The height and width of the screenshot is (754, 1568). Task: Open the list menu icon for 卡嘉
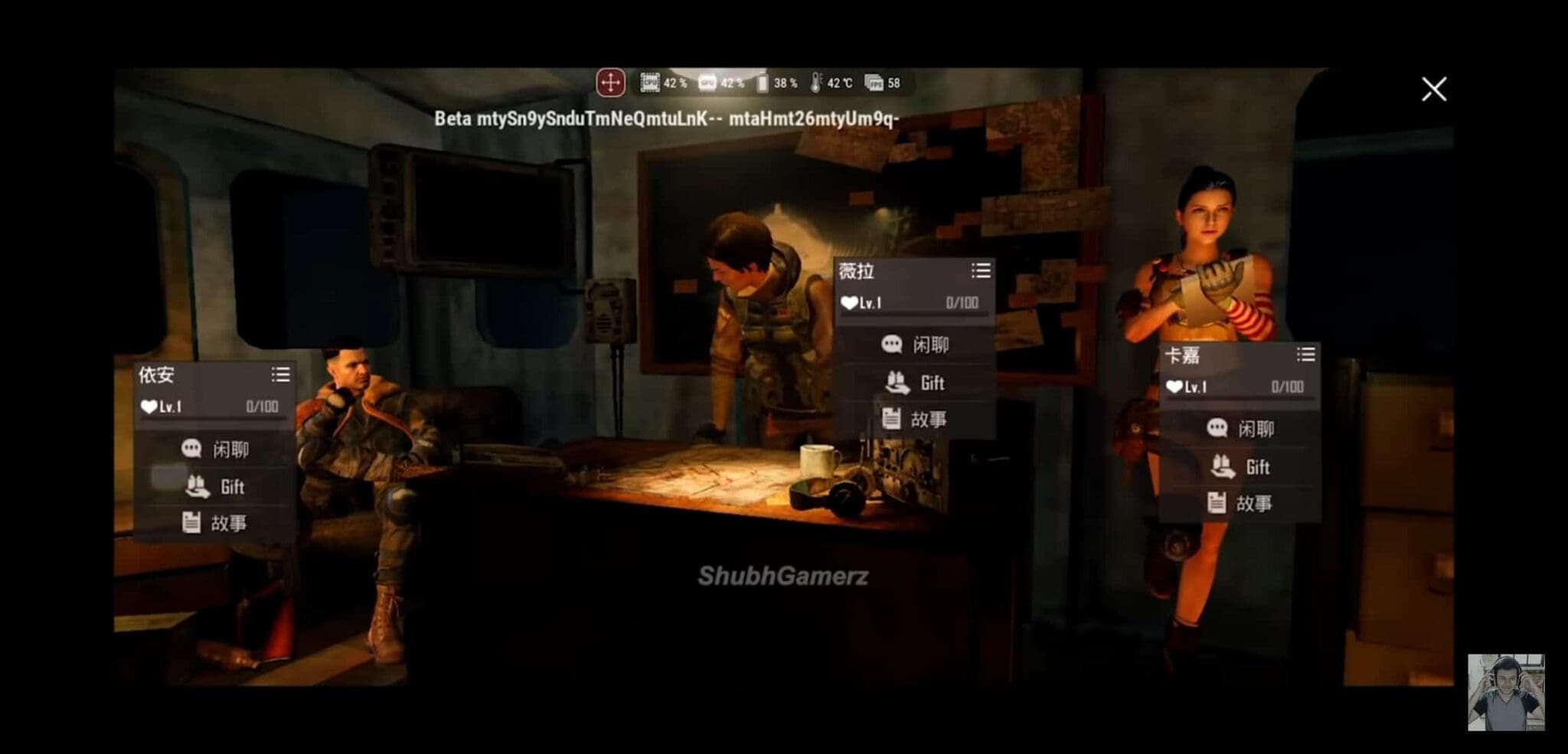point(1305,354)
